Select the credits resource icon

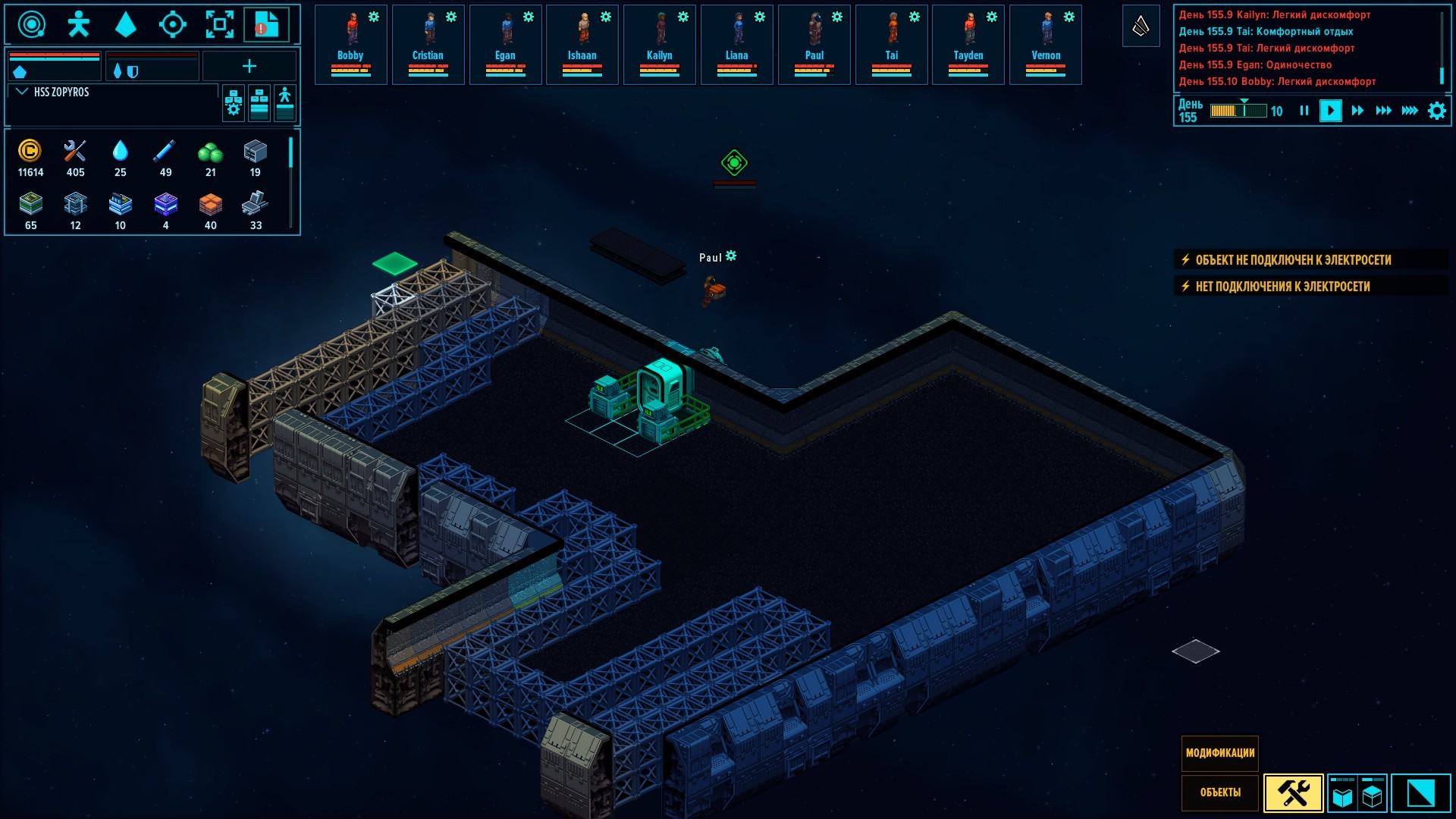pos(30,151)
